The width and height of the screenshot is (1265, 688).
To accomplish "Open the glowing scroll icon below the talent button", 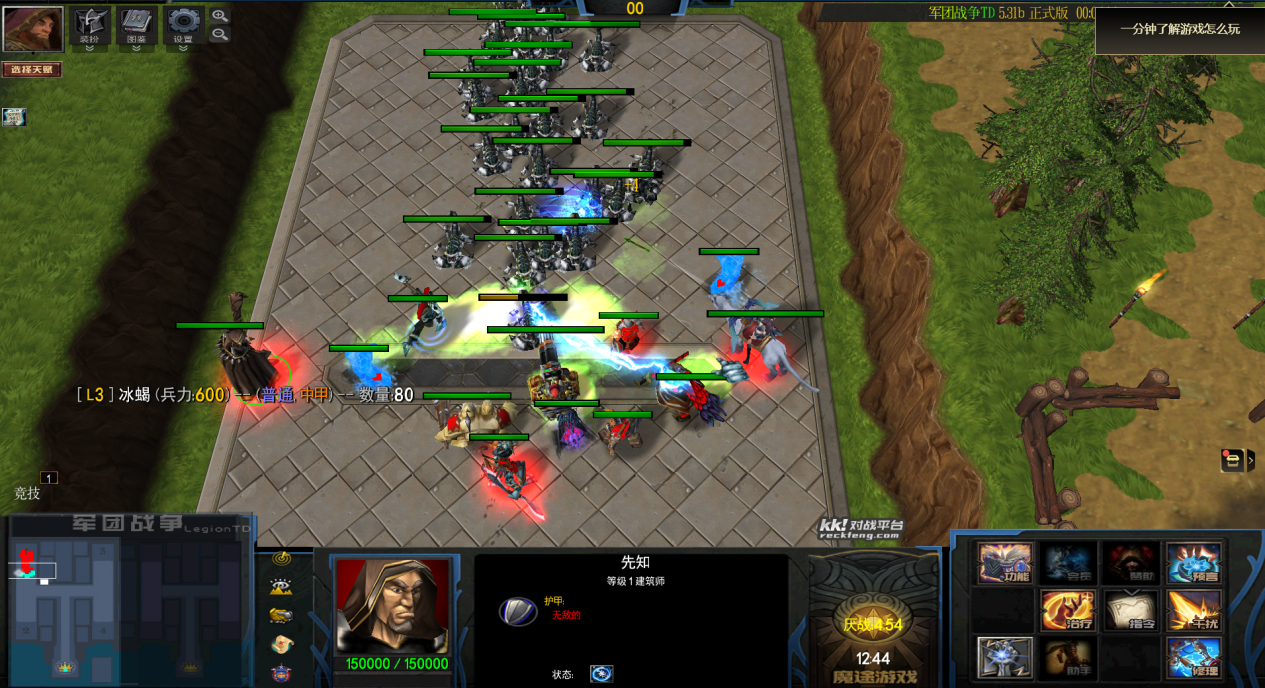I will [14, 117].
